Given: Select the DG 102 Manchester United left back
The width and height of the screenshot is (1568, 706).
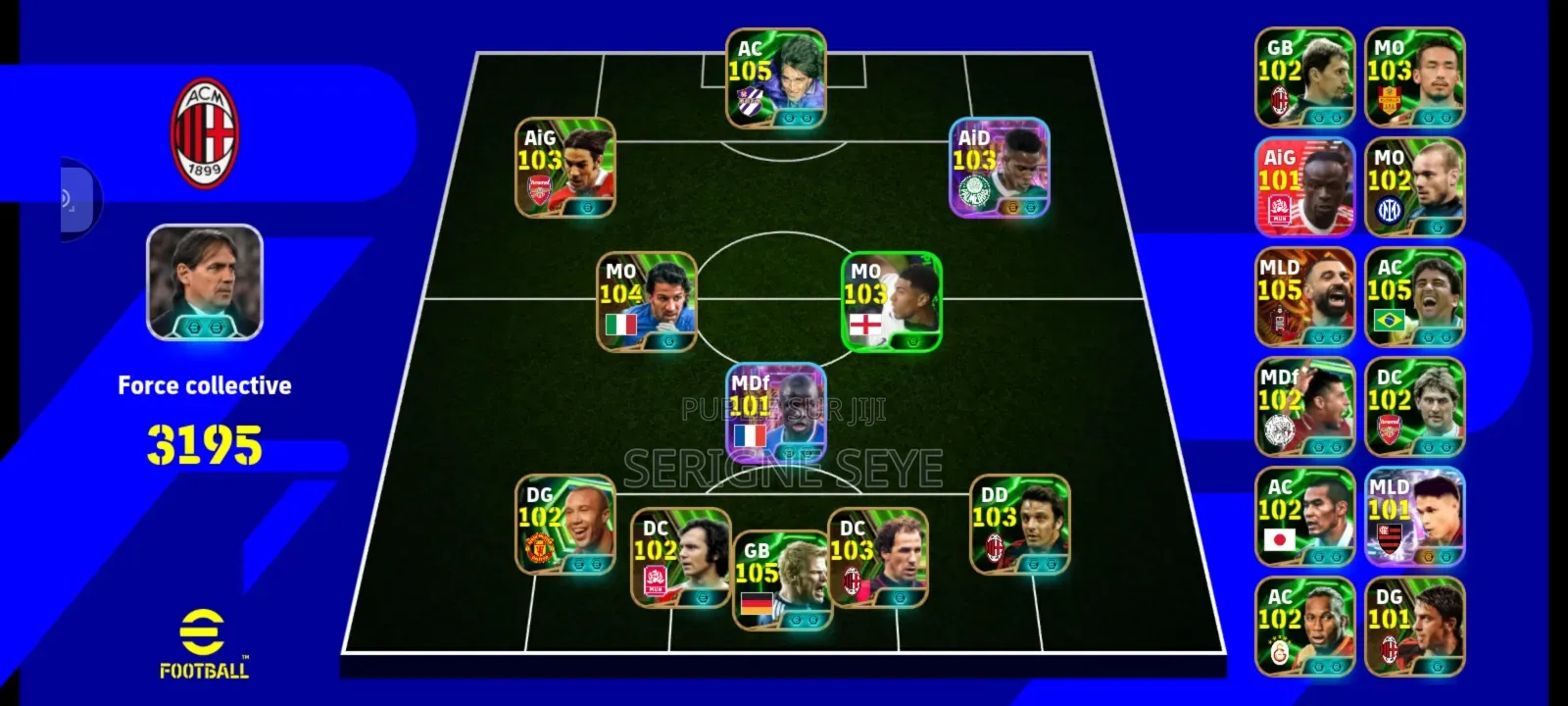Looking at the screenshot, I should coord(565,526).
